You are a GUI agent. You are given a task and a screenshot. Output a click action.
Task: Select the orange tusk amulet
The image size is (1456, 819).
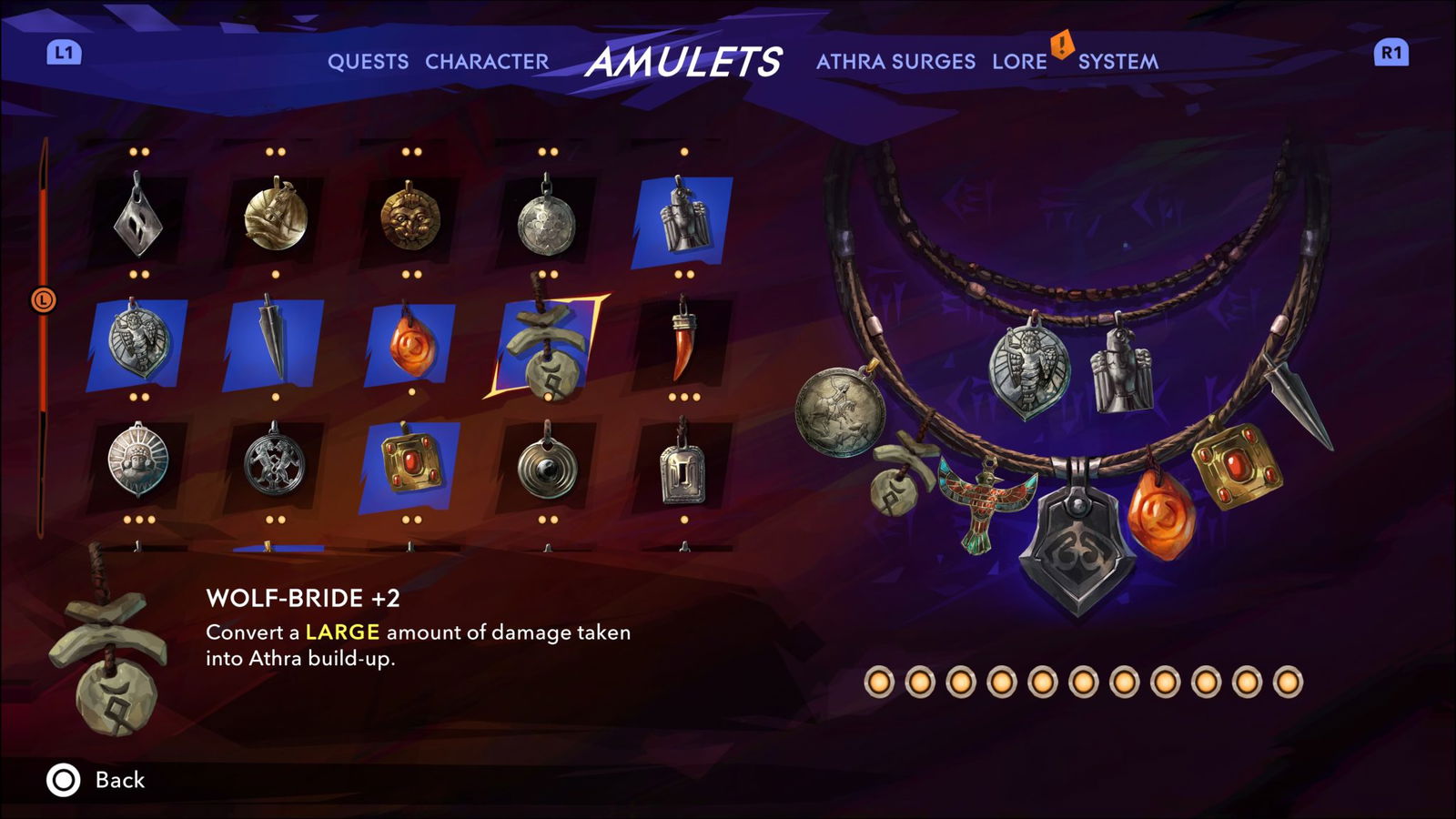coord(681,346)
